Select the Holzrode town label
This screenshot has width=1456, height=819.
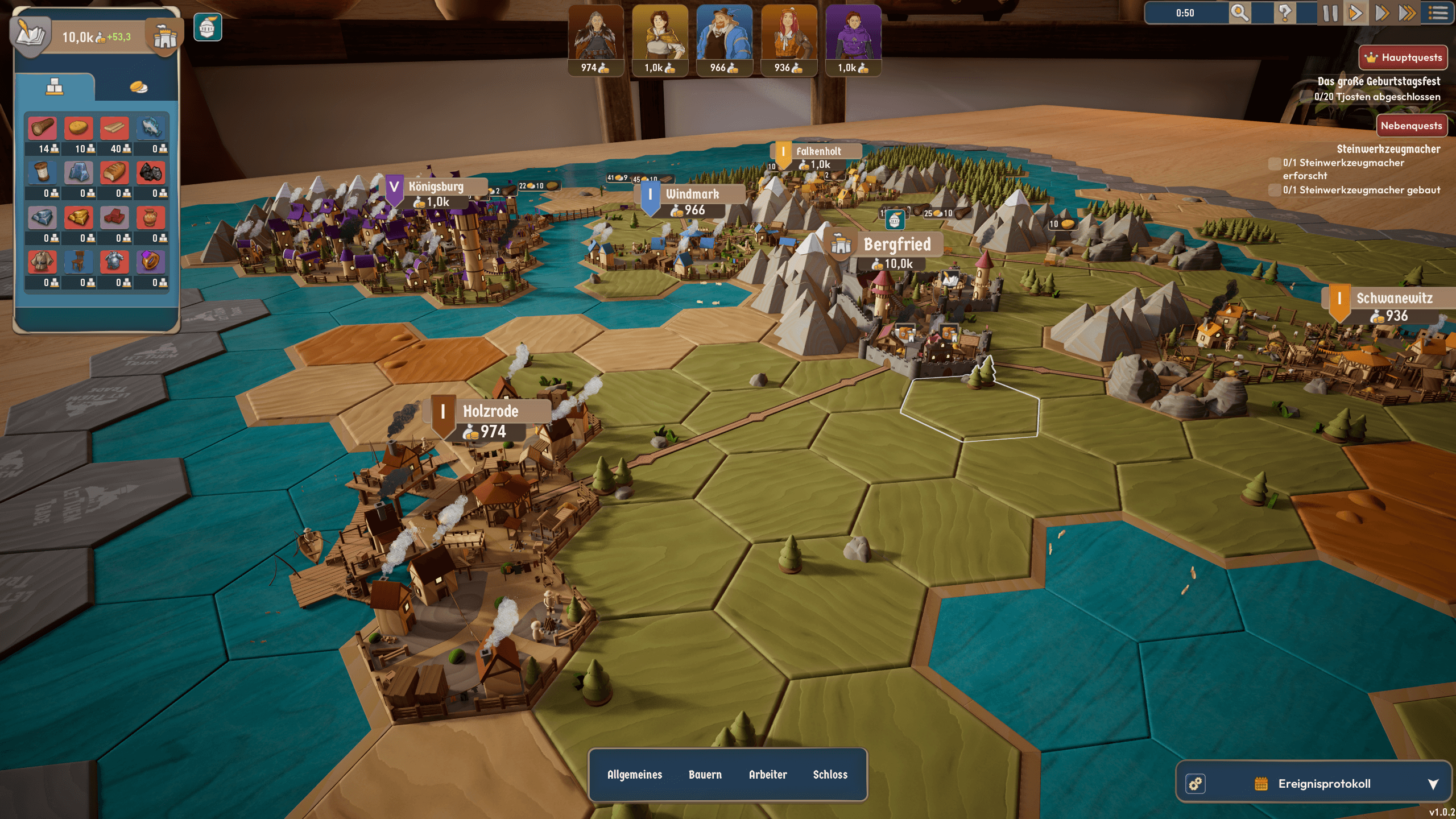pyautogui.click(x=490, y=411)
